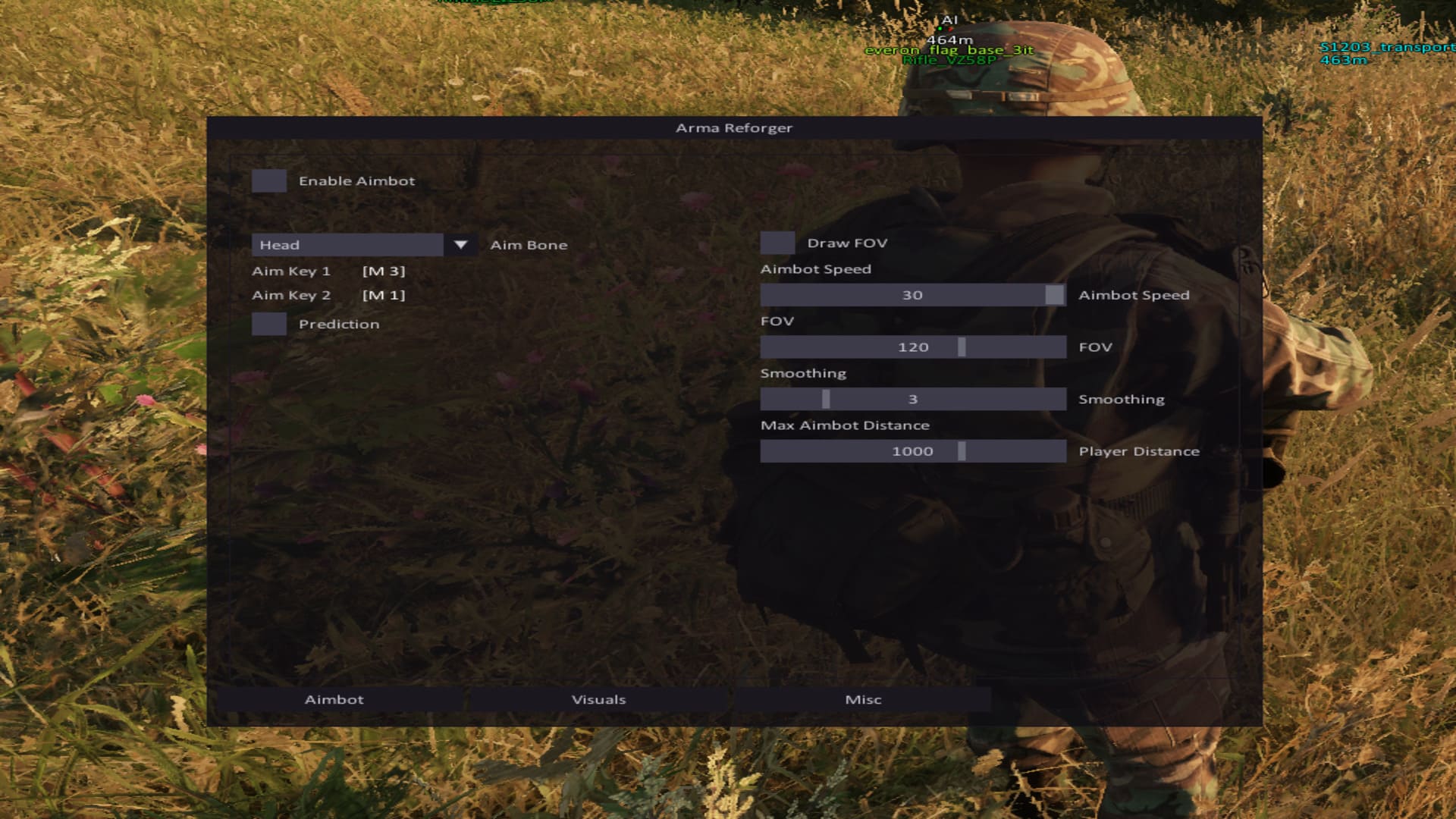Click the Enable Aimbot text label

[356, 181]
